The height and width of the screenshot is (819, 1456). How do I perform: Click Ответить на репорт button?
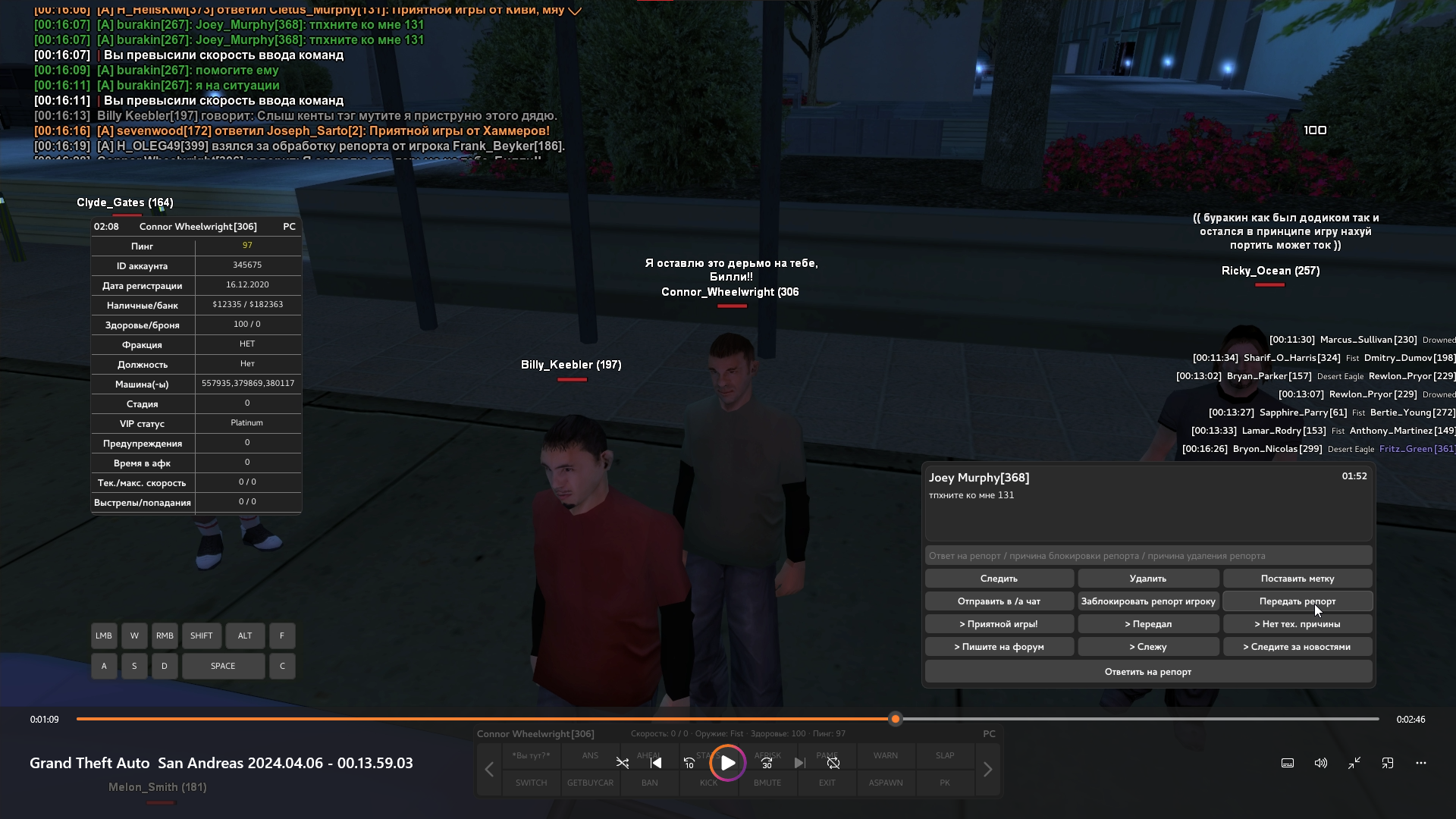pos(1148,672)
